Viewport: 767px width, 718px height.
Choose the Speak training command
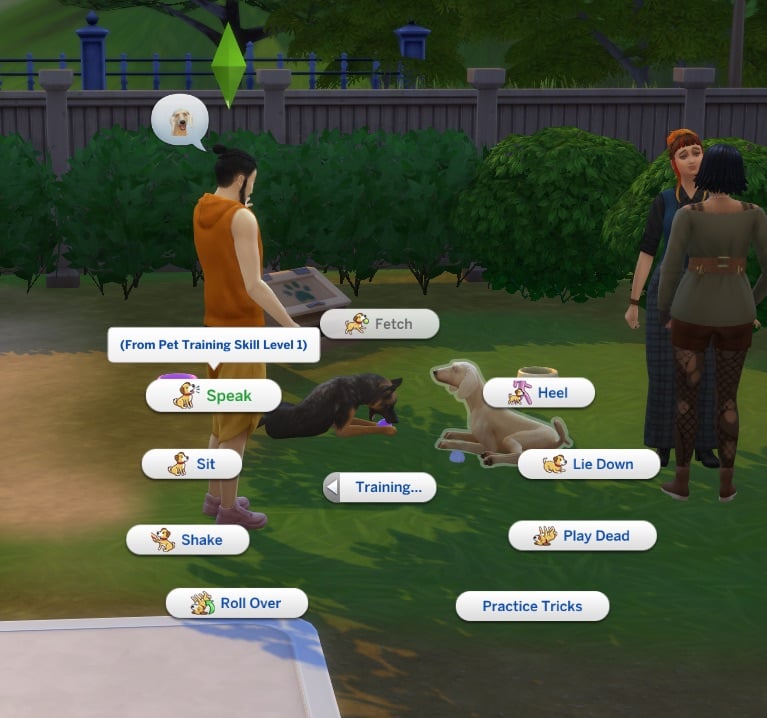(x=213, y=396)
